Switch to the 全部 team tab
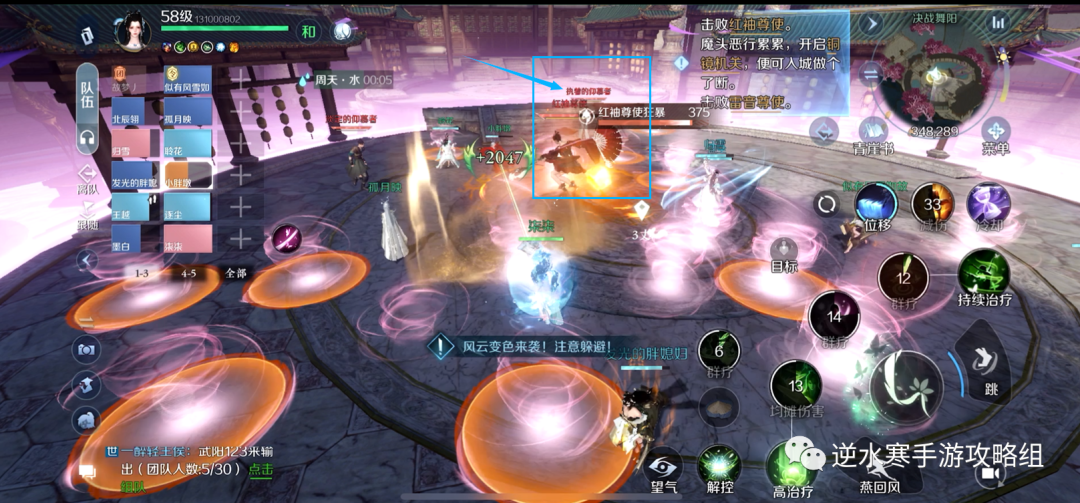This screenshot has width=1080, height=503. pos(235,273)
